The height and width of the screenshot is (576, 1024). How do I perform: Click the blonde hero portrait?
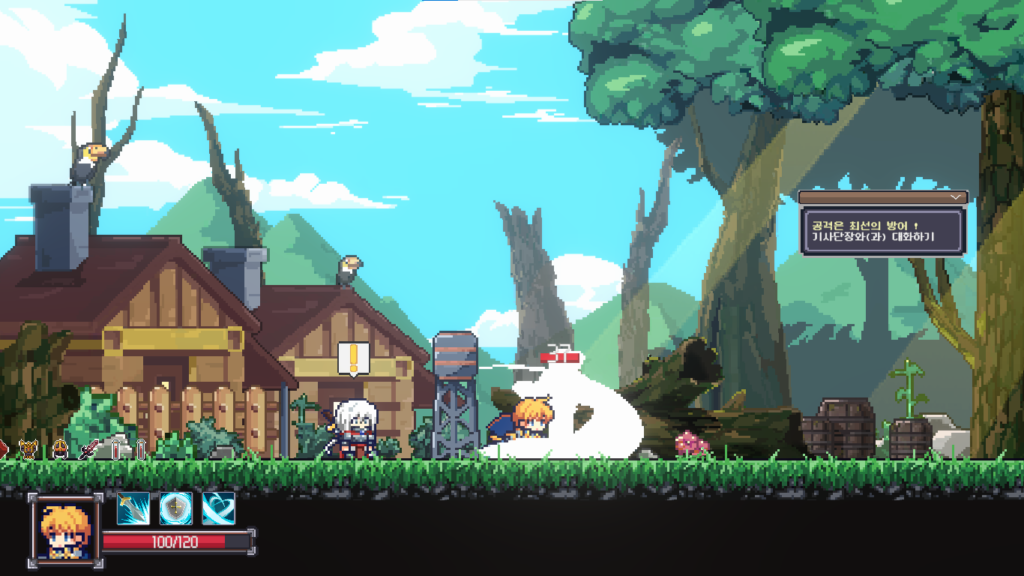65,527
